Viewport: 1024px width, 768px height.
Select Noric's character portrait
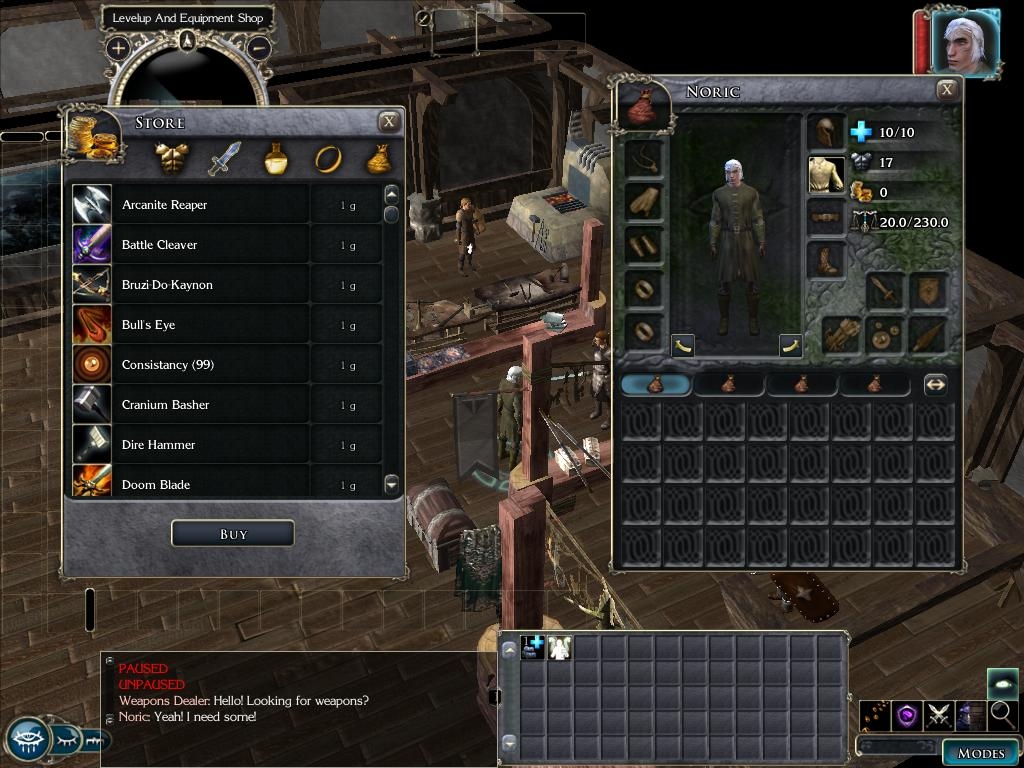pos(964,42)
